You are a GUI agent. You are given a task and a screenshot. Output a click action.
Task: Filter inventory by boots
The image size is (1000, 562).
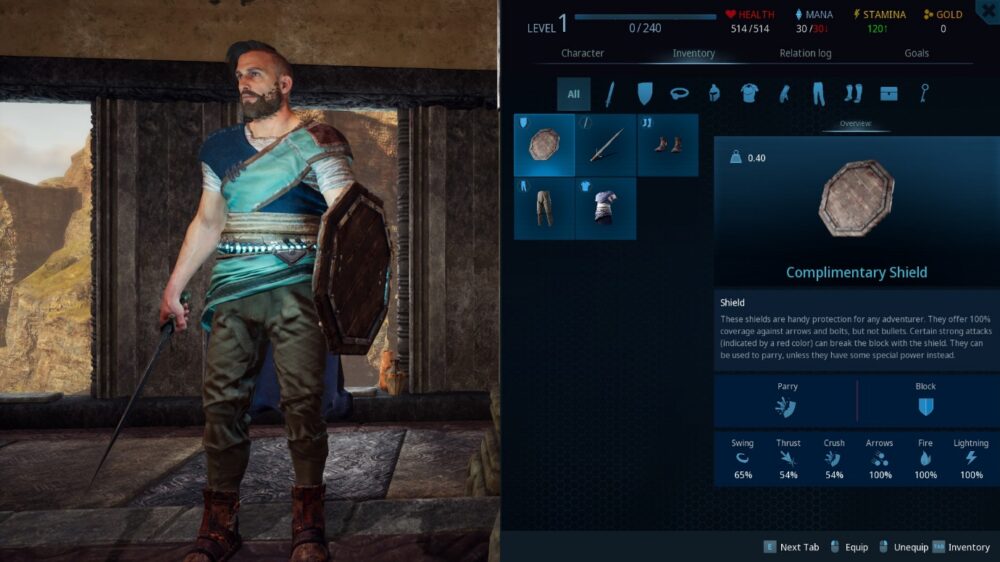click(x=853, y=94)
